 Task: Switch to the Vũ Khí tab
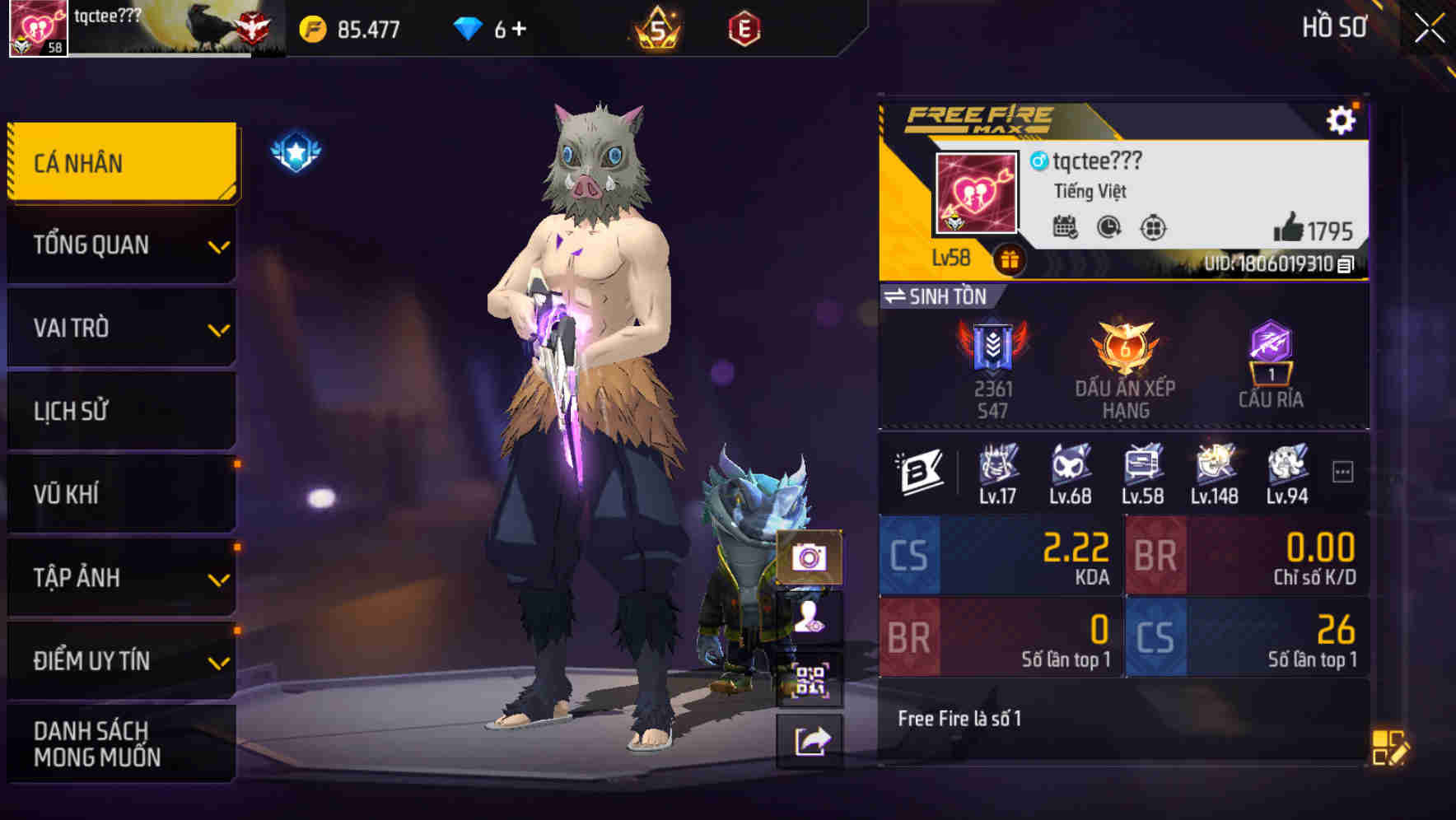tap(120, 493)
